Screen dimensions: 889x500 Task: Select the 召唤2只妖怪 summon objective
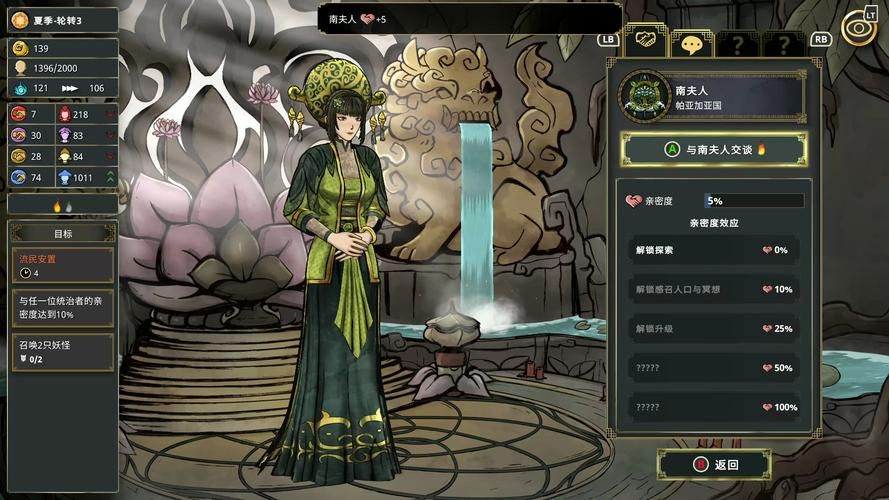click(62, 351)
